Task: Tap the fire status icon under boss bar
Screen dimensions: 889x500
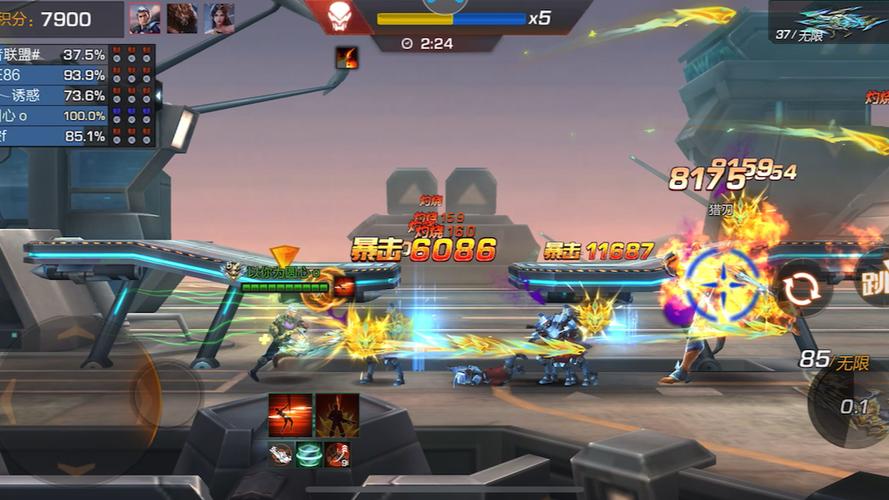Action: tap(347, 58)
